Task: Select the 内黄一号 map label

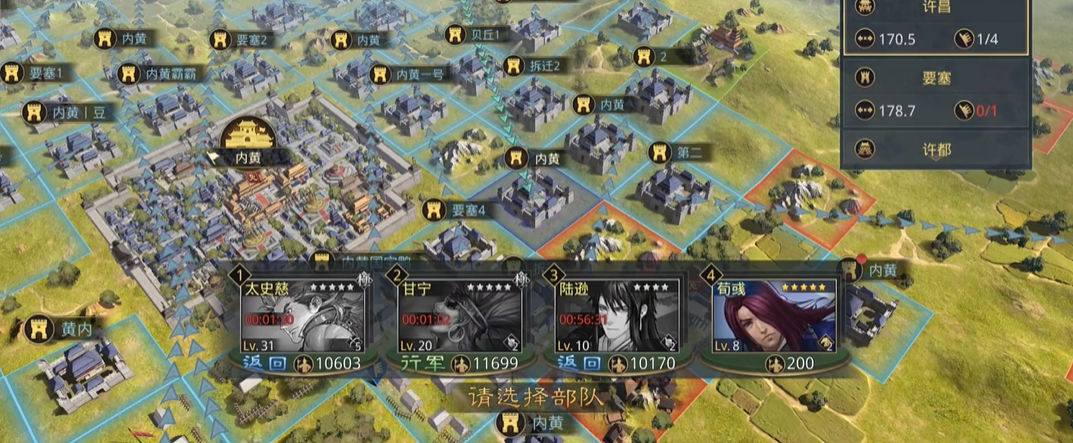Action: (x=408, y=74)
